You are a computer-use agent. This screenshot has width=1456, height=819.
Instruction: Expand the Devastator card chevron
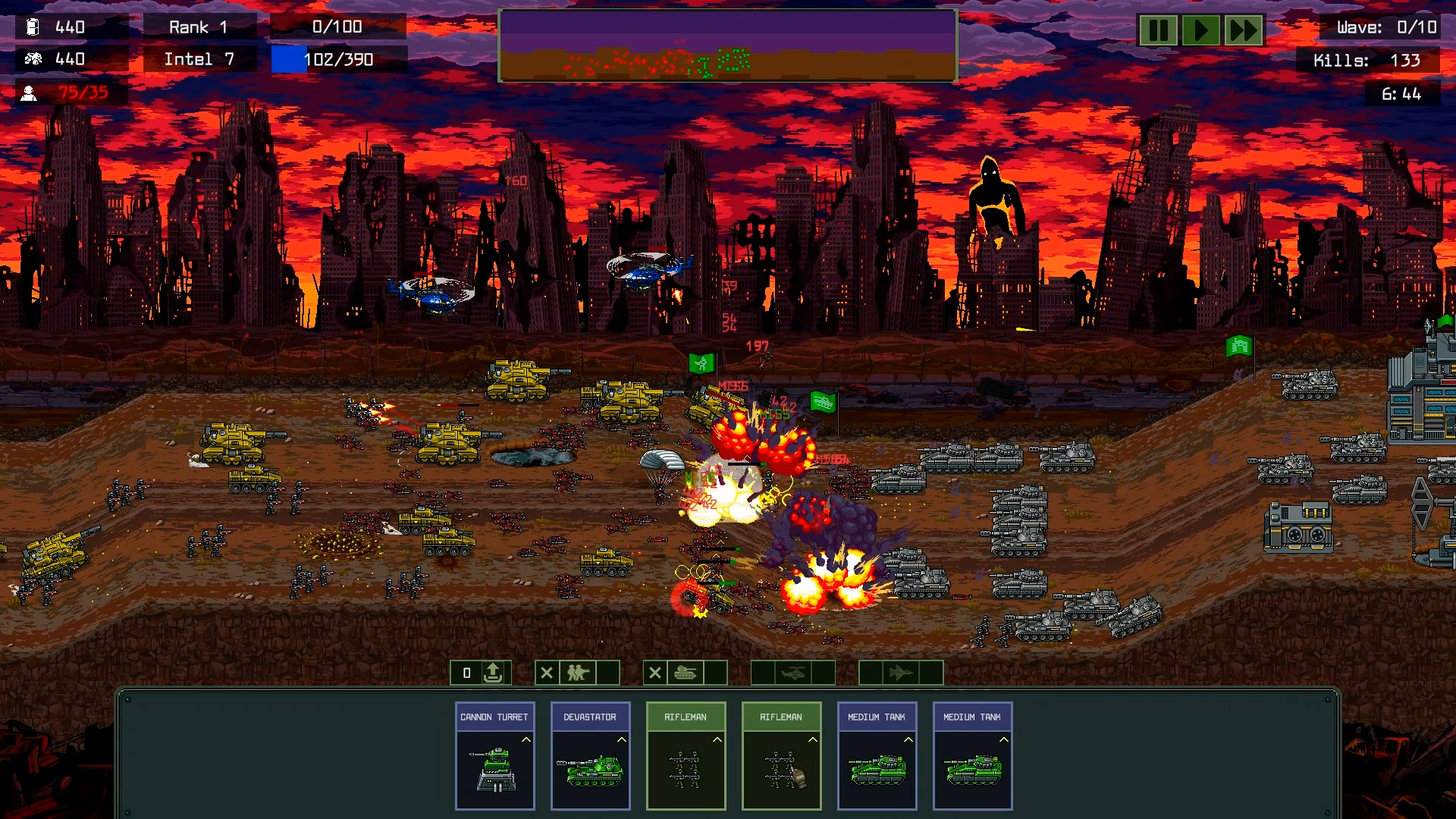(x=622, y=739)
